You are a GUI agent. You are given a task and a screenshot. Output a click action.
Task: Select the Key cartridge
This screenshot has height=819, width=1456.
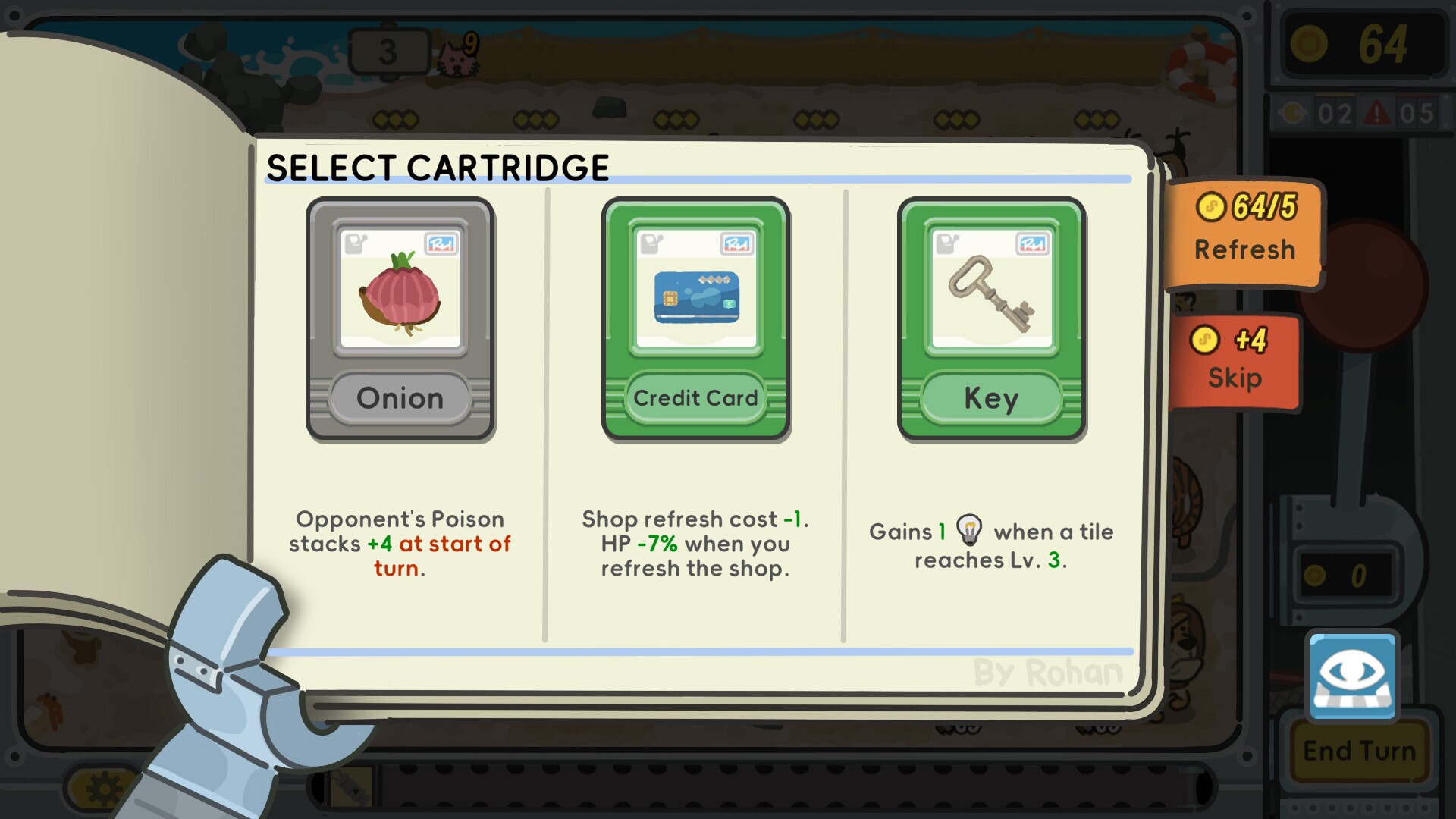click(990, 318)
